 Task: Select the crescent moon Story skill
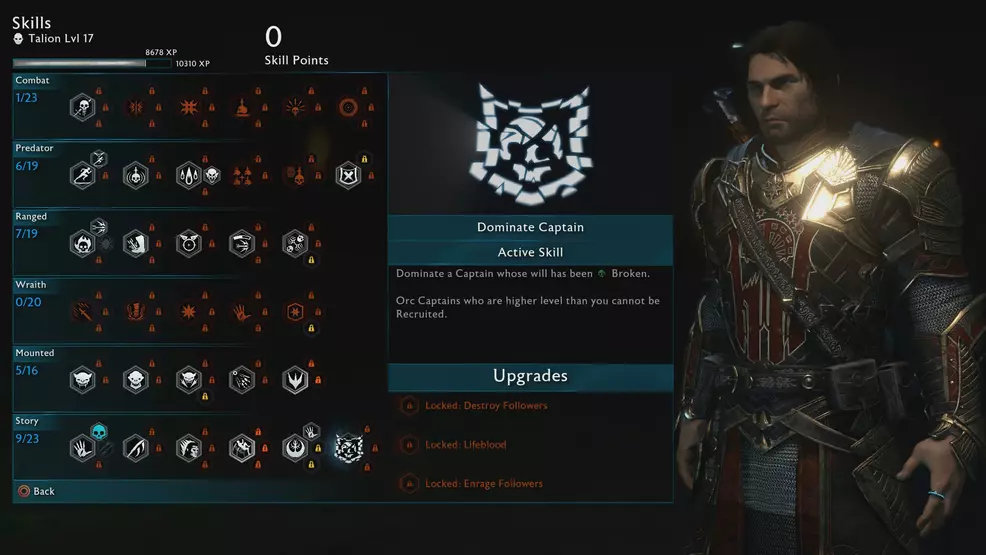click(136, 447)
